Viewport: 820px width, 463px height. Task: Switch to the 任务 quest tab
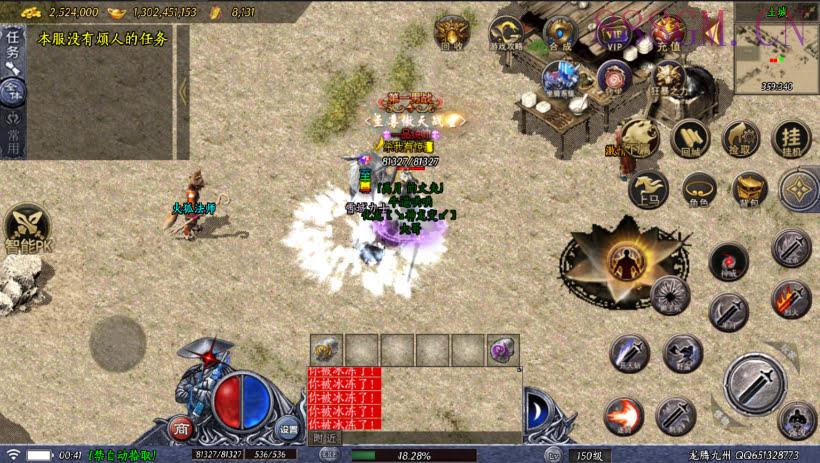[13, 45]
